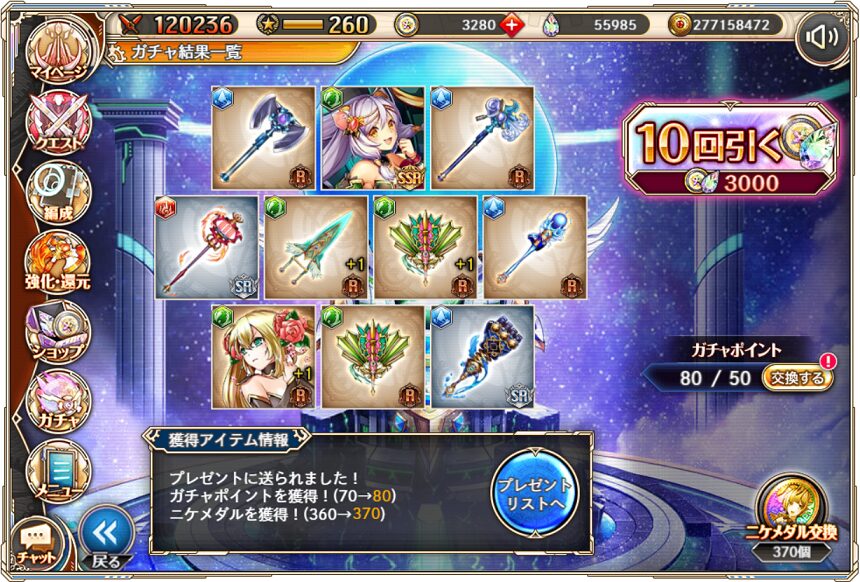Open the クエスト quest menu
860x582 pixels.
[57, 125]
